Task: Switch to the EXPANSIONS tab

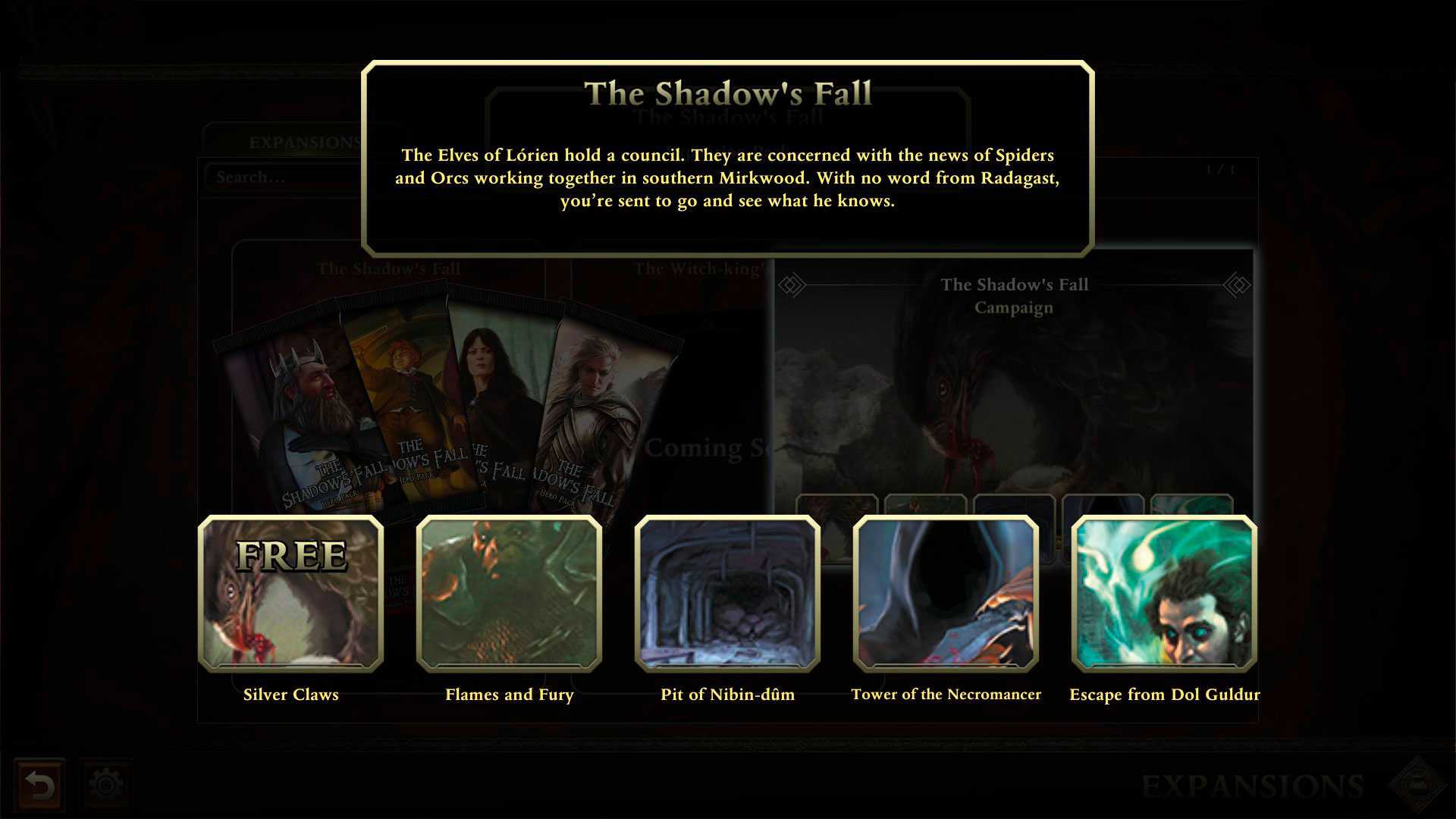Action: click(303, 140)
